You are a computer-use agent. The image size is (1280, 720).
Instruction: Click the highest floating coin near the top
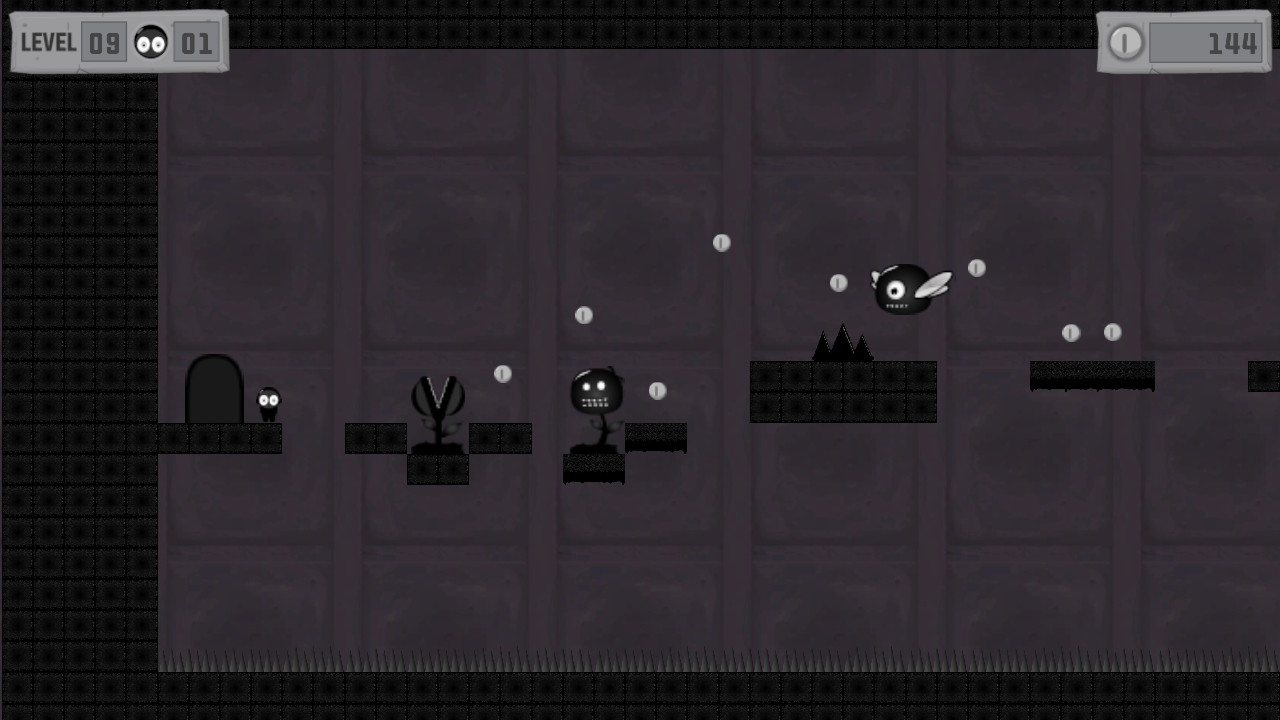click(x=722, y=242)
